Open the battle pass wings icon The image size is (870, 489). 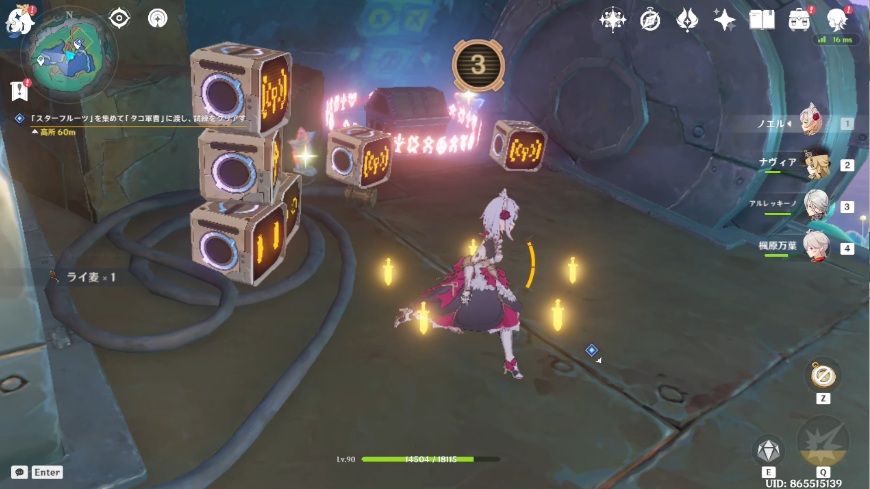click(687, 19)
